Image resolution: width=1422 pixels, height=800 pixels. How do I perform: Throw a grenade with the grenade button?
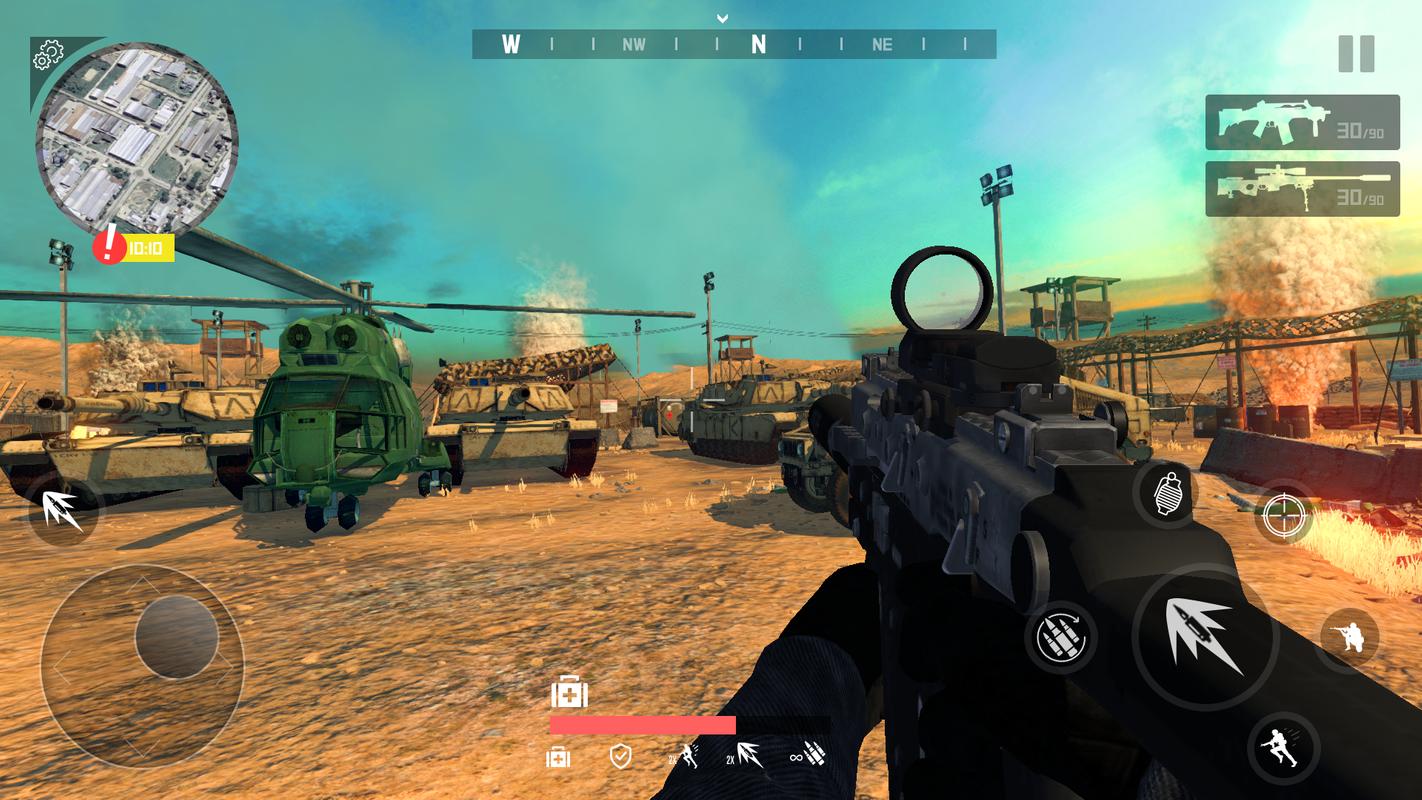1167,494
